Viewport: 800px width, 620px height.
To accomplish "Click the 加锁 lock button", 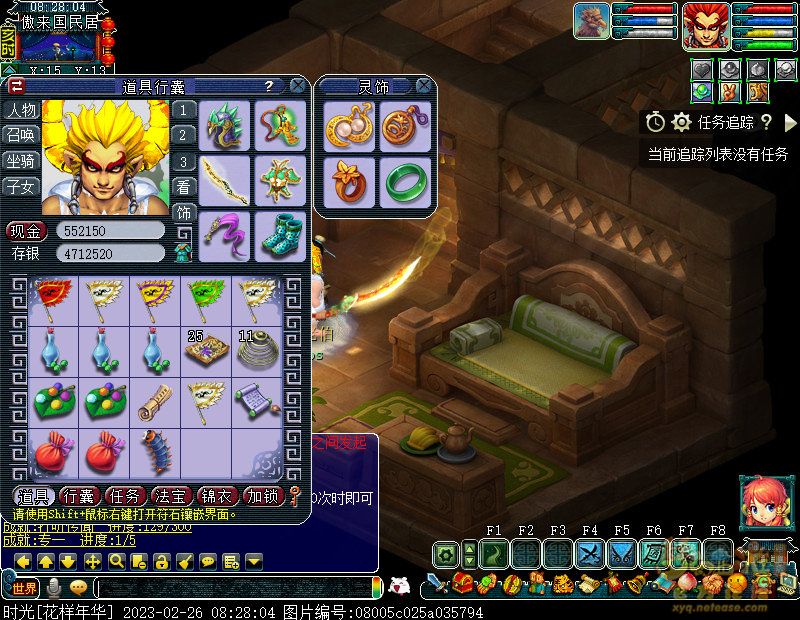I will click(x=263, y=496).
